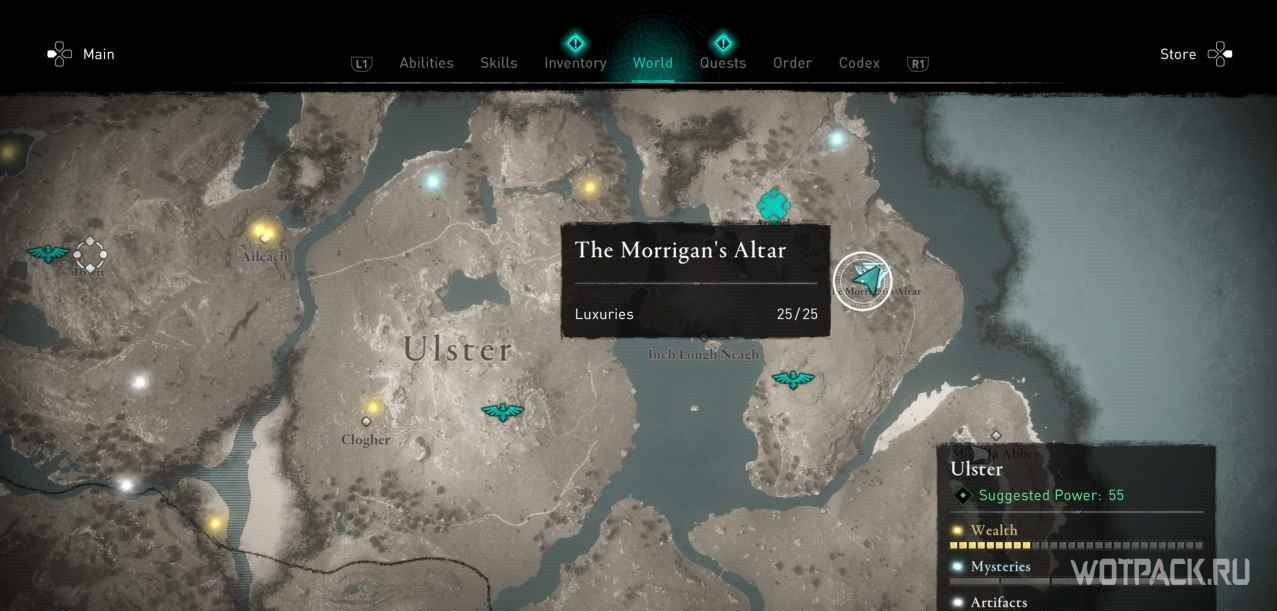Select The Morrigan's Altar map marker
The height and width of the screenshot is (611, 1277).
tap(863, 281)
